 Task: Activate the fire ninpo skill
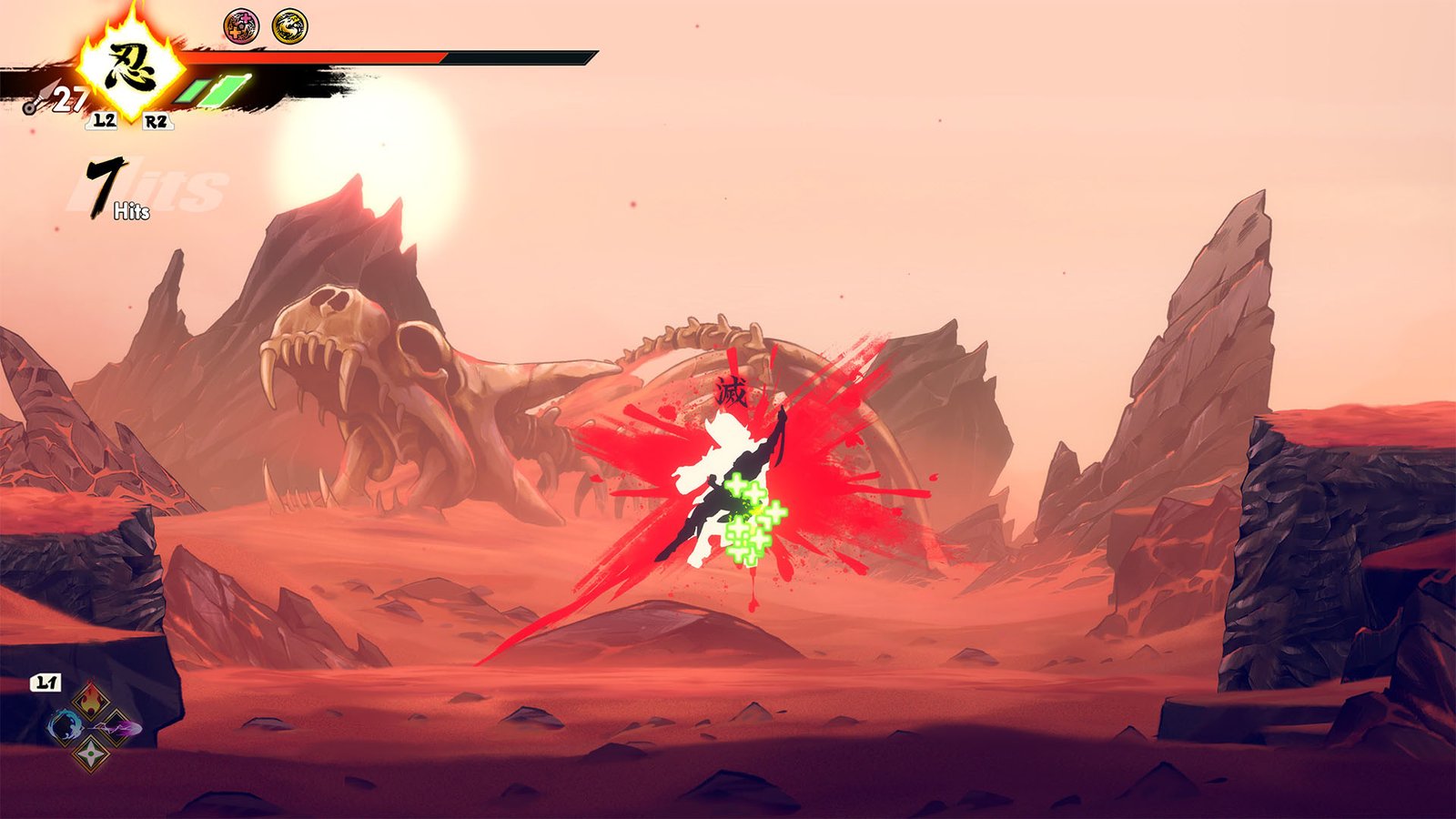pos(91,700)
